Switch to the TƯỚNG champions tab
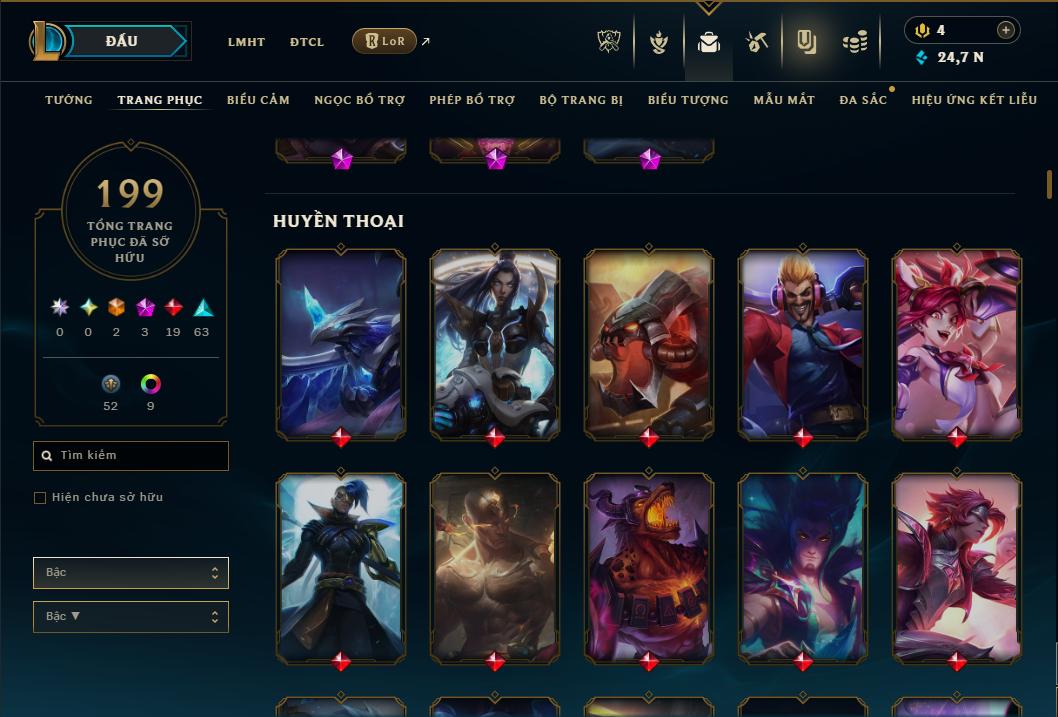Screen dimensions: 1058x717 click(x=69, y=100)
